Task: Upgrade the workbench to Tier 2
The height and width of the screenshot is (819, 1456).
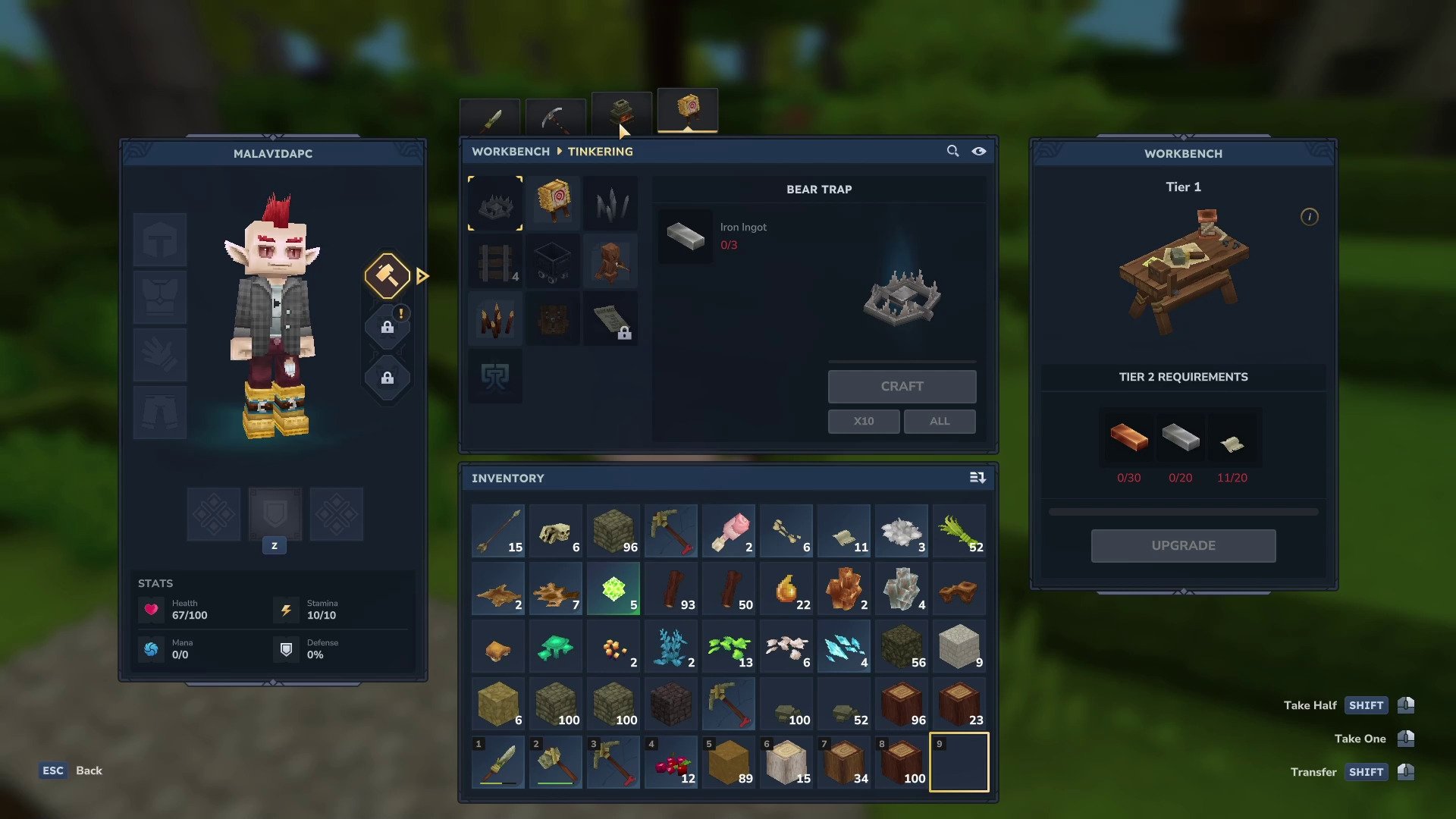Action: coord(1183,546)
